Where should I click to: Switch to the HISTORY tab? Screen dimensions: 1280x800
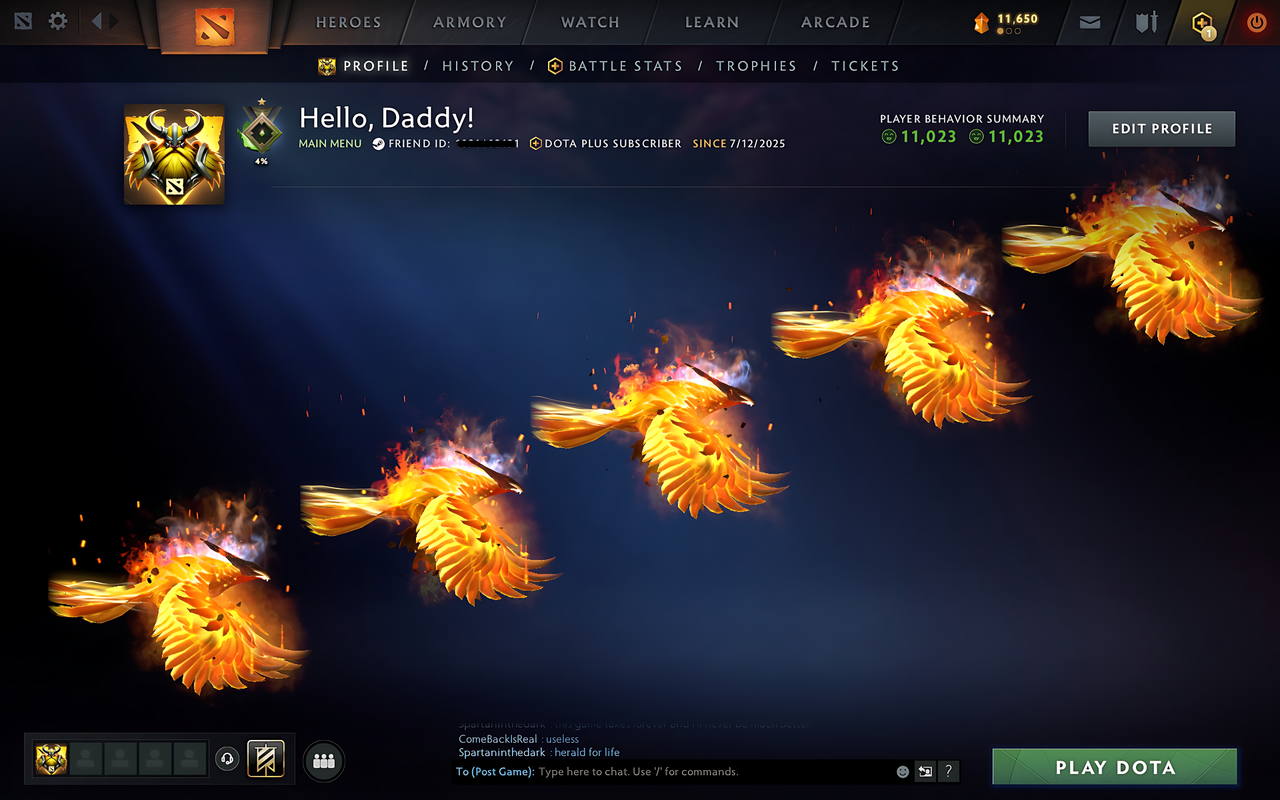(x=478, y=65)
